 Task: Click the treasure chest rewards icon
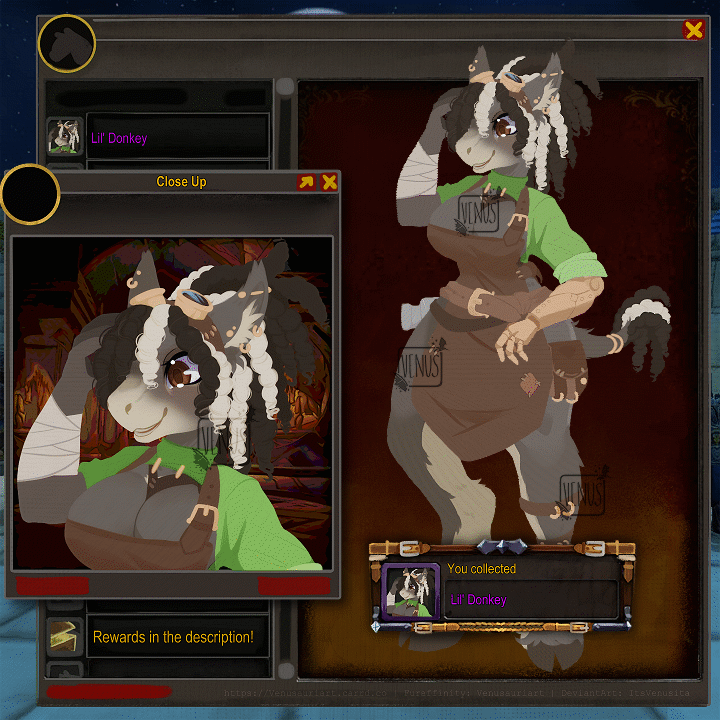[65, 636]
